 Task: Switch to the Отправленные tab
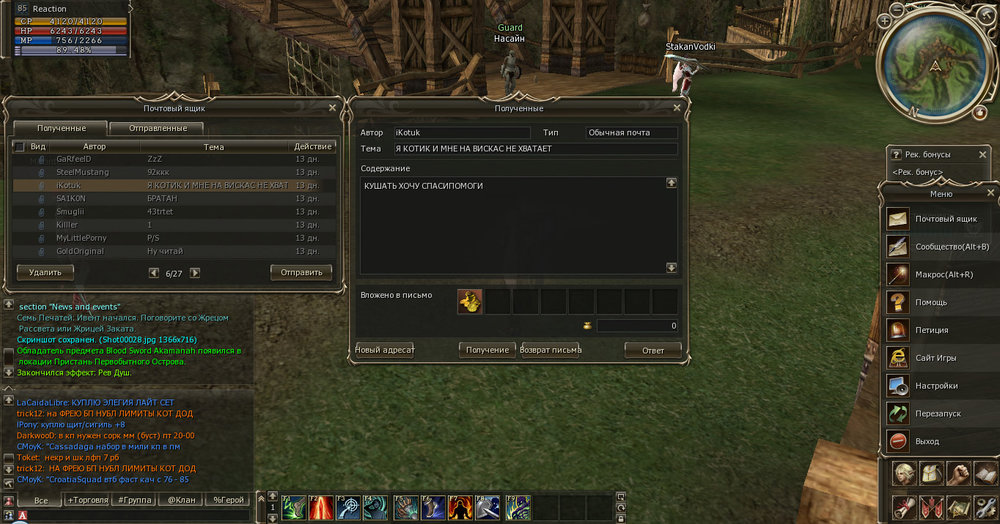click(x=156, y=128)
